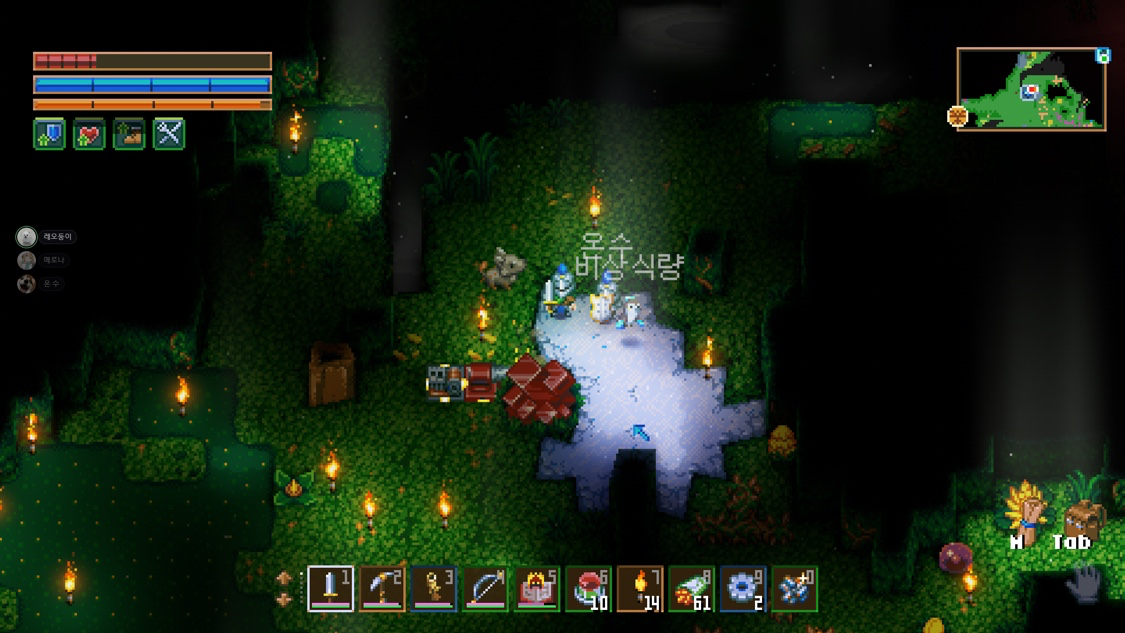This screenshot has height=633, width=1125.
Task: Click the shield armor buff icon
Action: point(49,134)
